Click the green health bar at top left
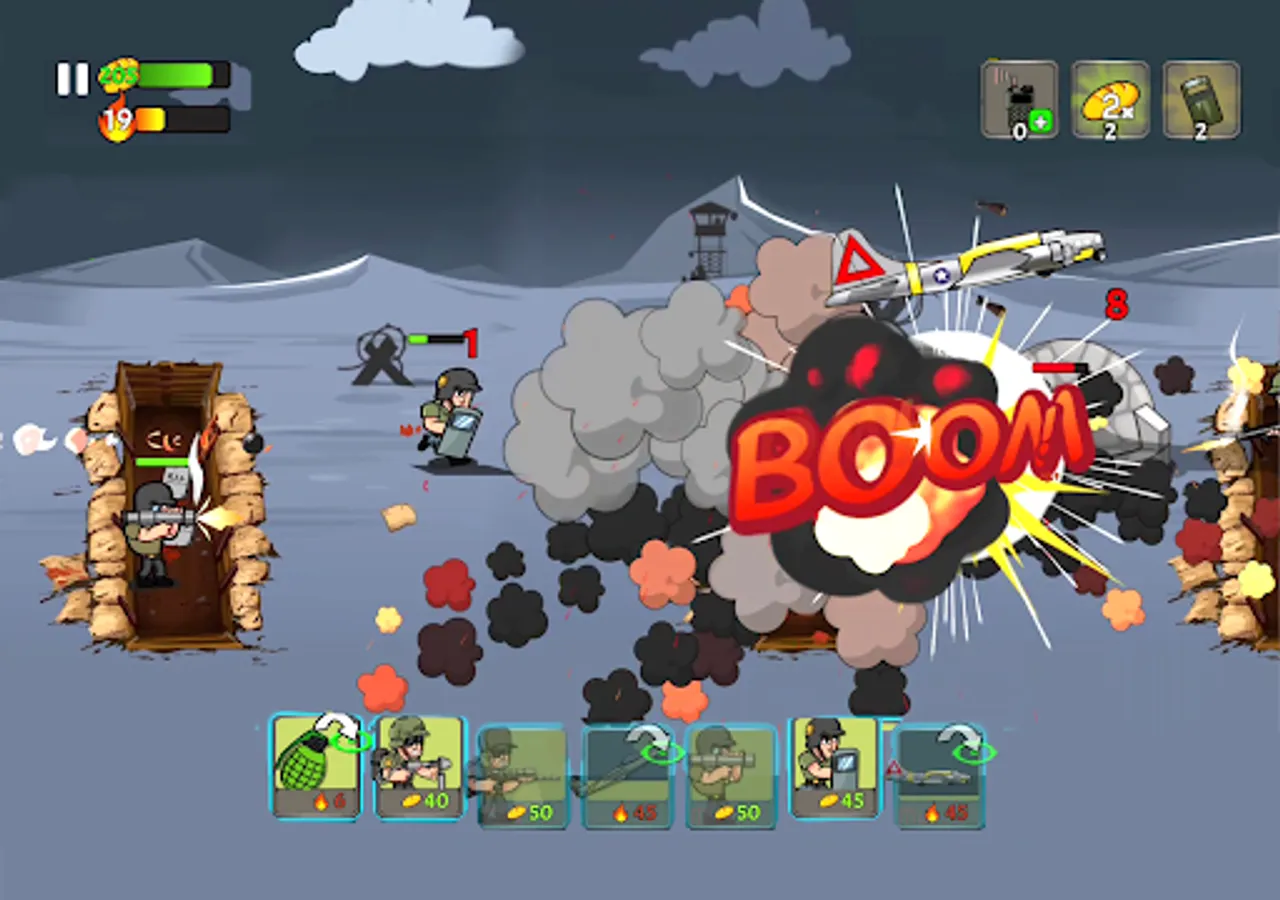The image size is (1280, 900). coord(180,72)
